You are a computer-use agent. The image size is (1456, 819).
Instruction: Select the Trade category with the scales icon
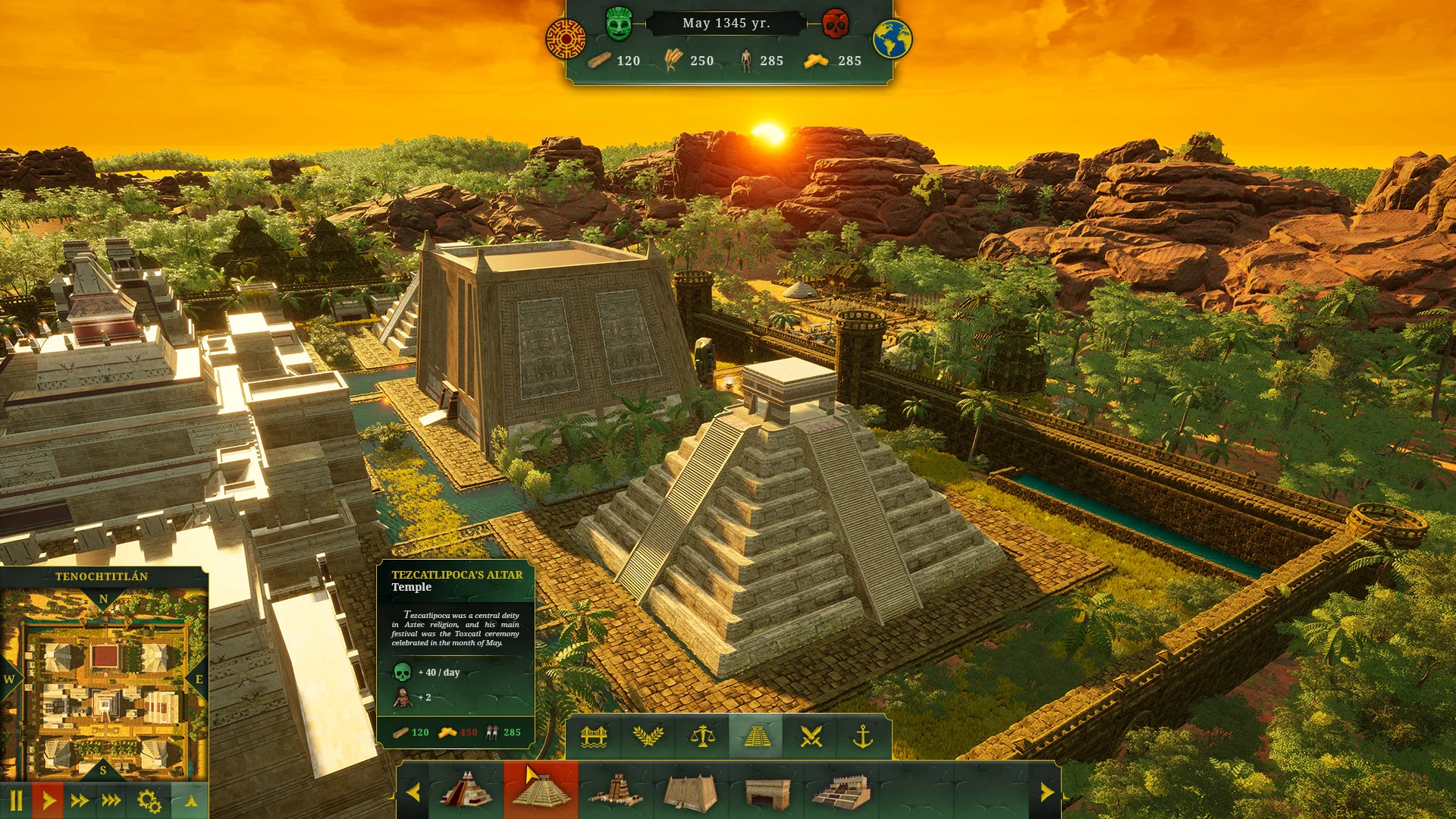(704, 736)
